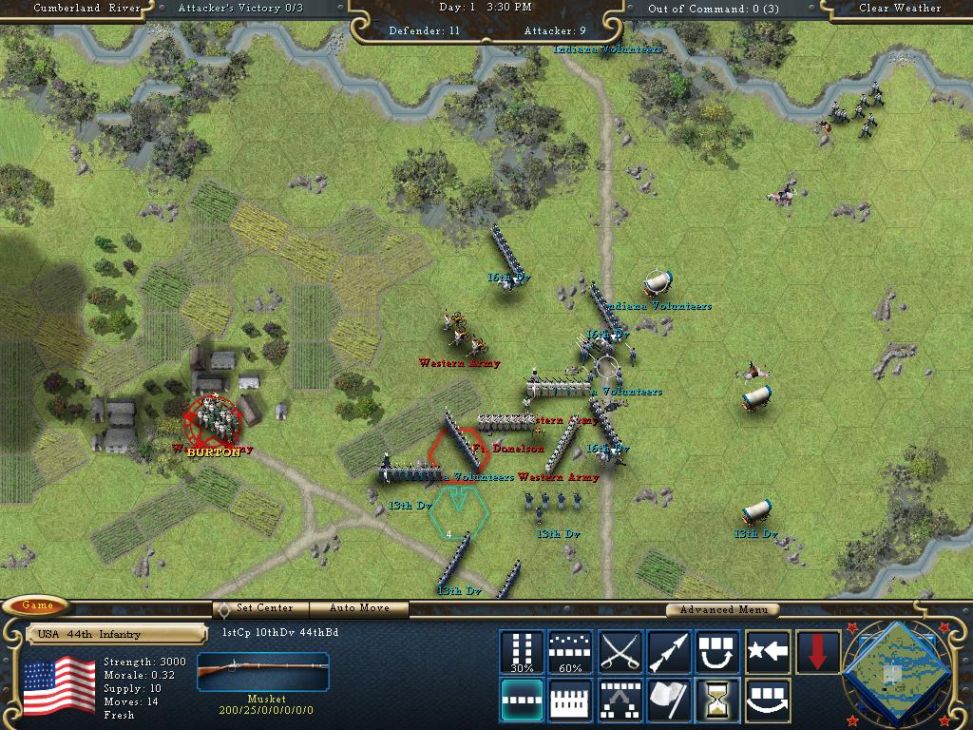Image resolution: width=973 pixels, height=730 pixels.
Task: Click the star with left arrow icon
Action: [768, 652]
